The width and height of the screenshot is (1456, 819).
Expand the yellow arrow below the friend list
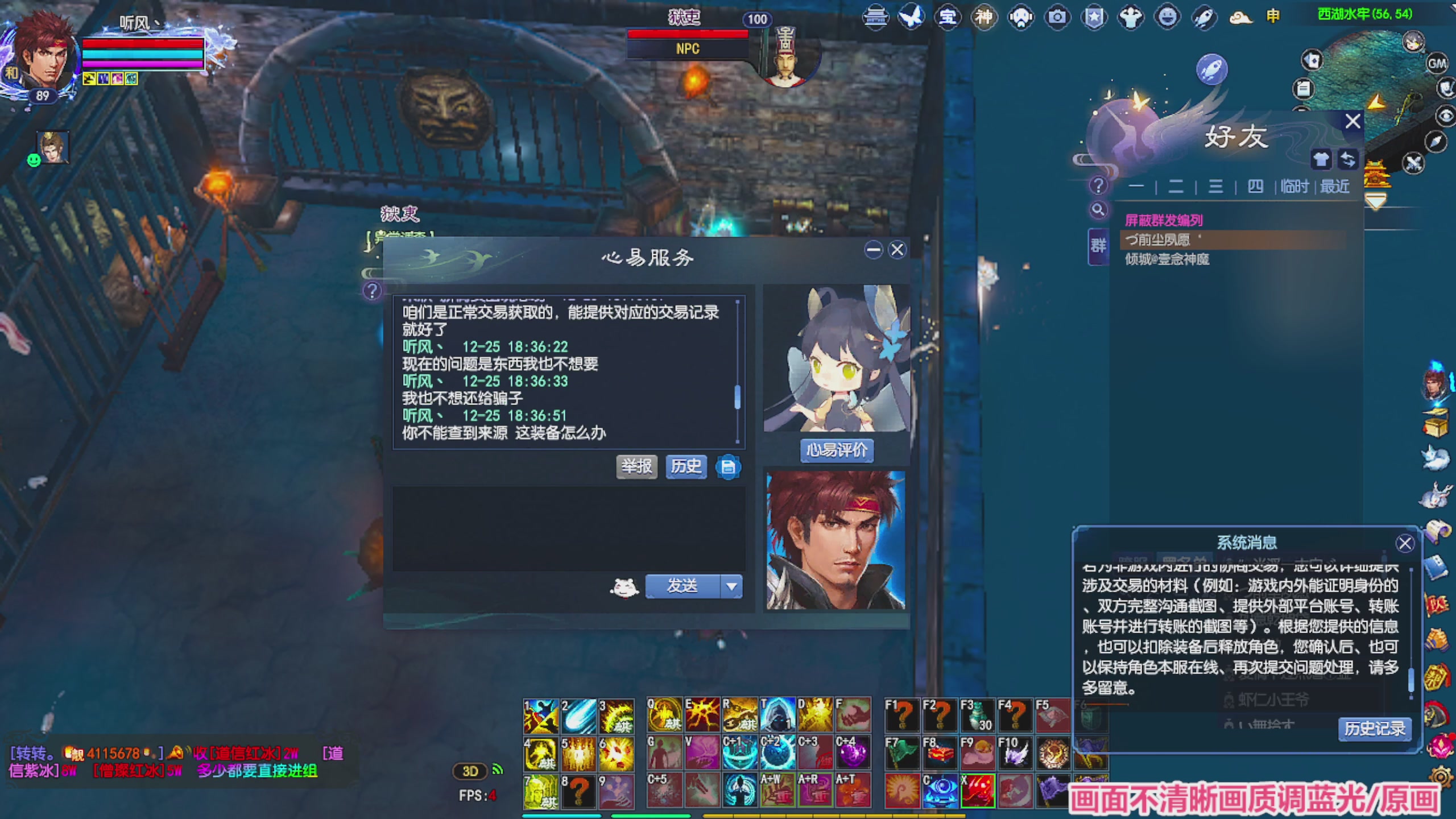click(x=1375, y=199)
